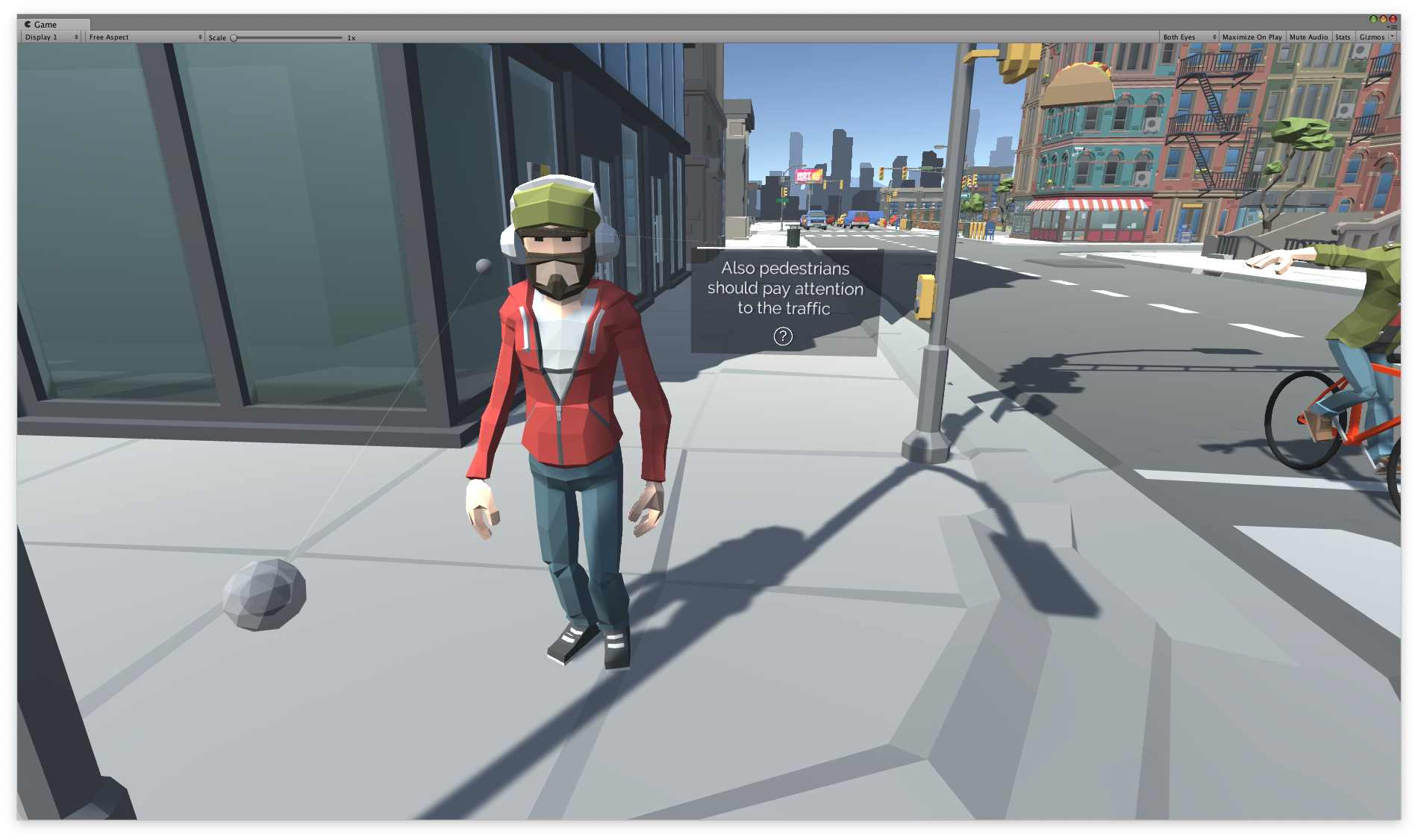Click the Unity icon on the Game tab
Image resolution: width=1418 pixels, height=840 pixels.
tap(29, 24)
